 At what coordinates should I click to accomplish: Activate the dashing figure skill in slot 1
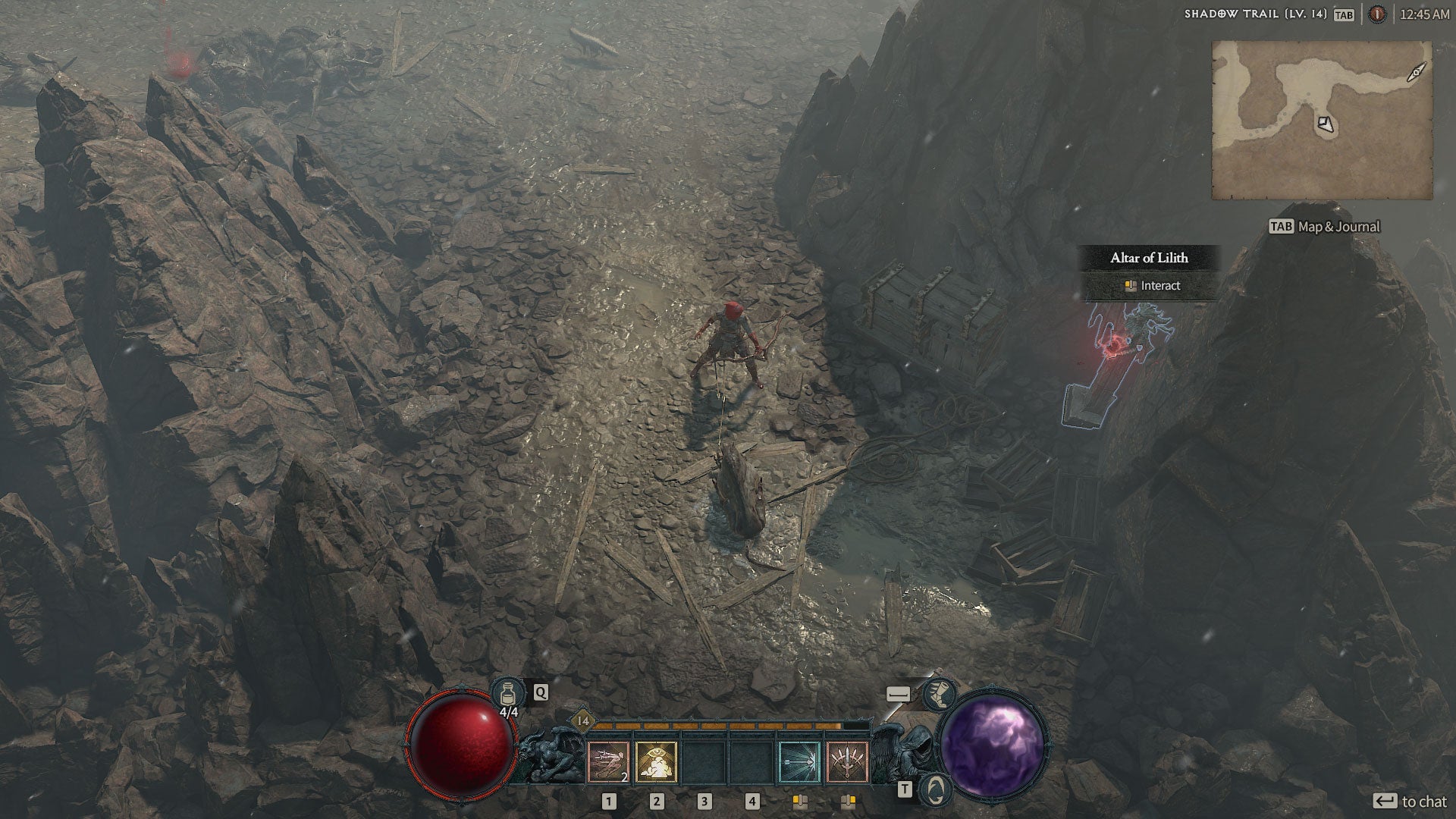[608, 761]
